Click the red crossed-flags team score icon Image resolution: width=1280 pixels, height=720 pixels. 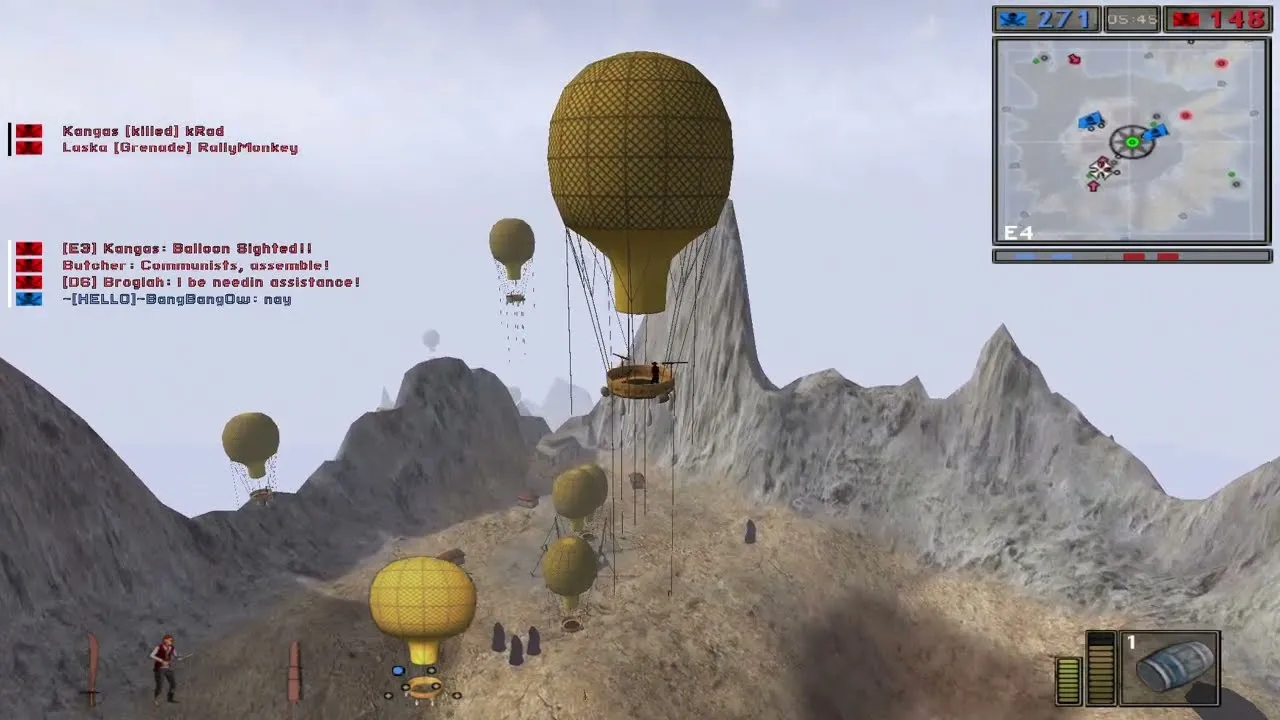tap(1185, 16)
